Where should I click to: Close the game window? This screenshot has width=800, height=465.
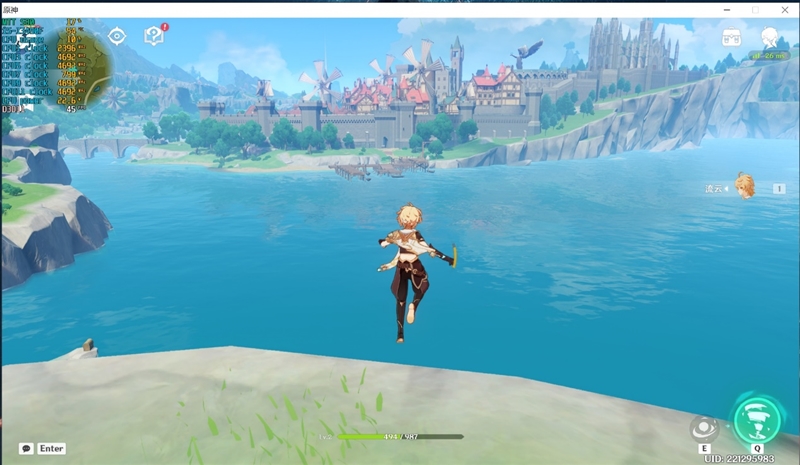tap(783, 9)
